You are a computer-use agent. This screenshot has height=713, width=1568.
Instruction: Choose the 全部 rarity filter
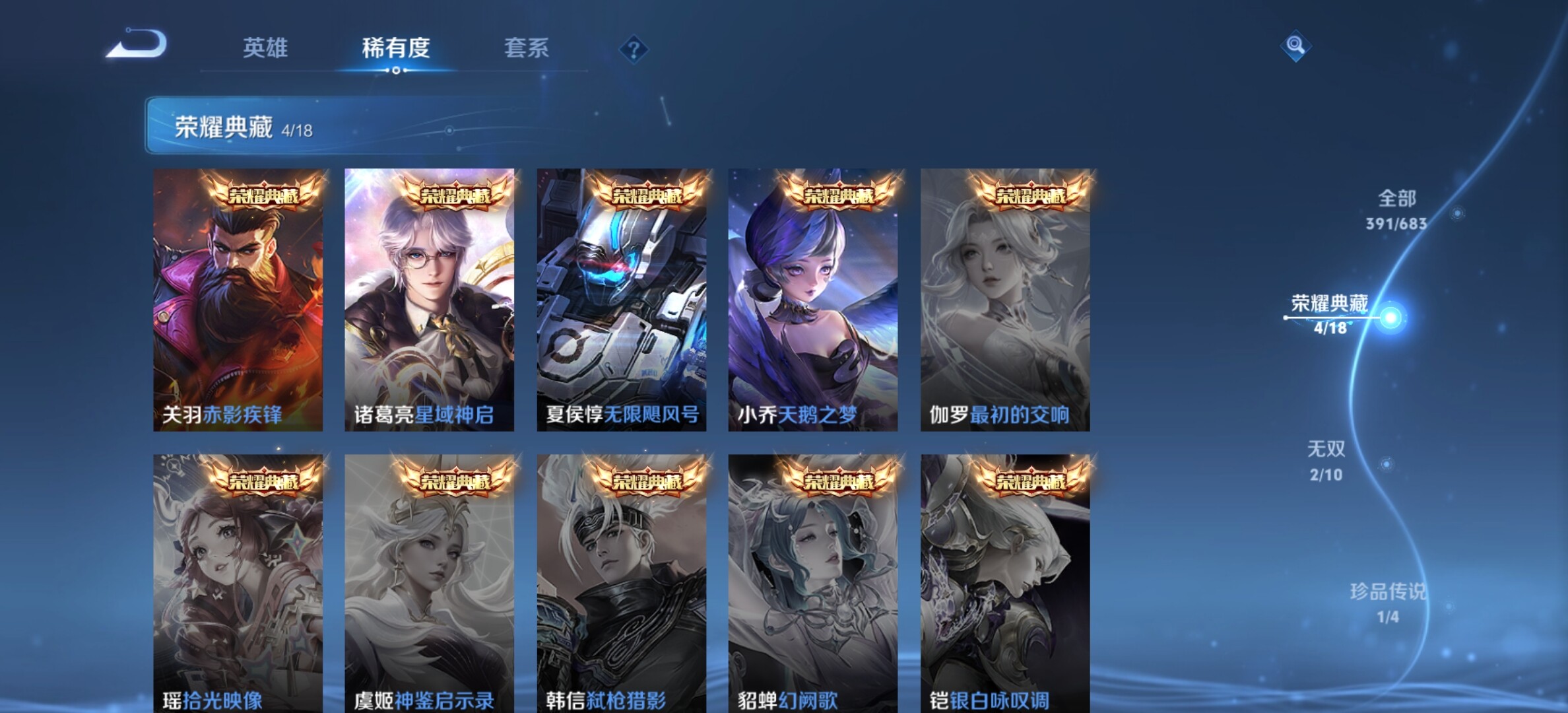click(x=1396, y=209)
